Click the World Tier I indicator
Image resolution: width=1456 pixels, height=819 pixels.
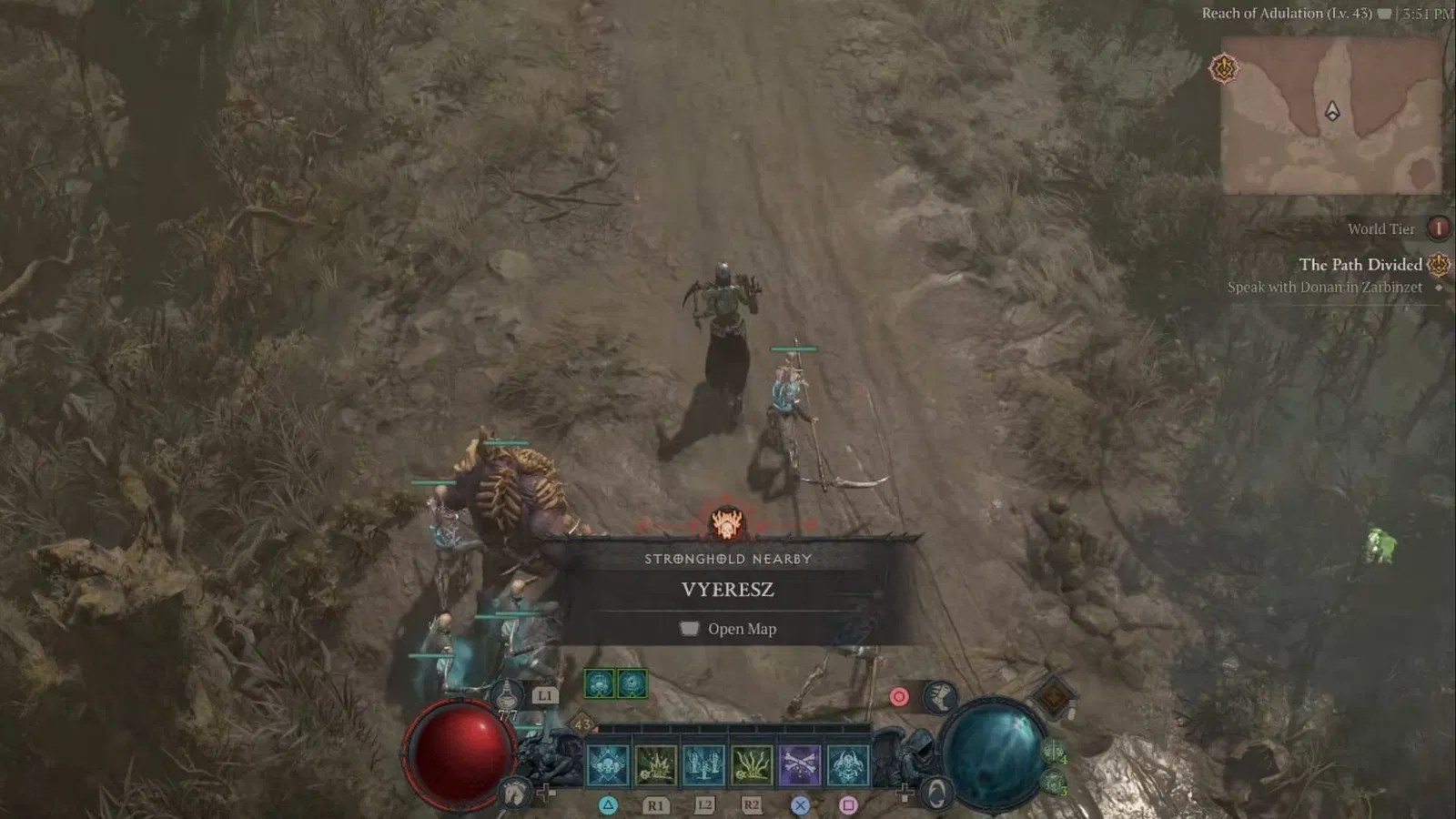click(x=1441, y=229)
